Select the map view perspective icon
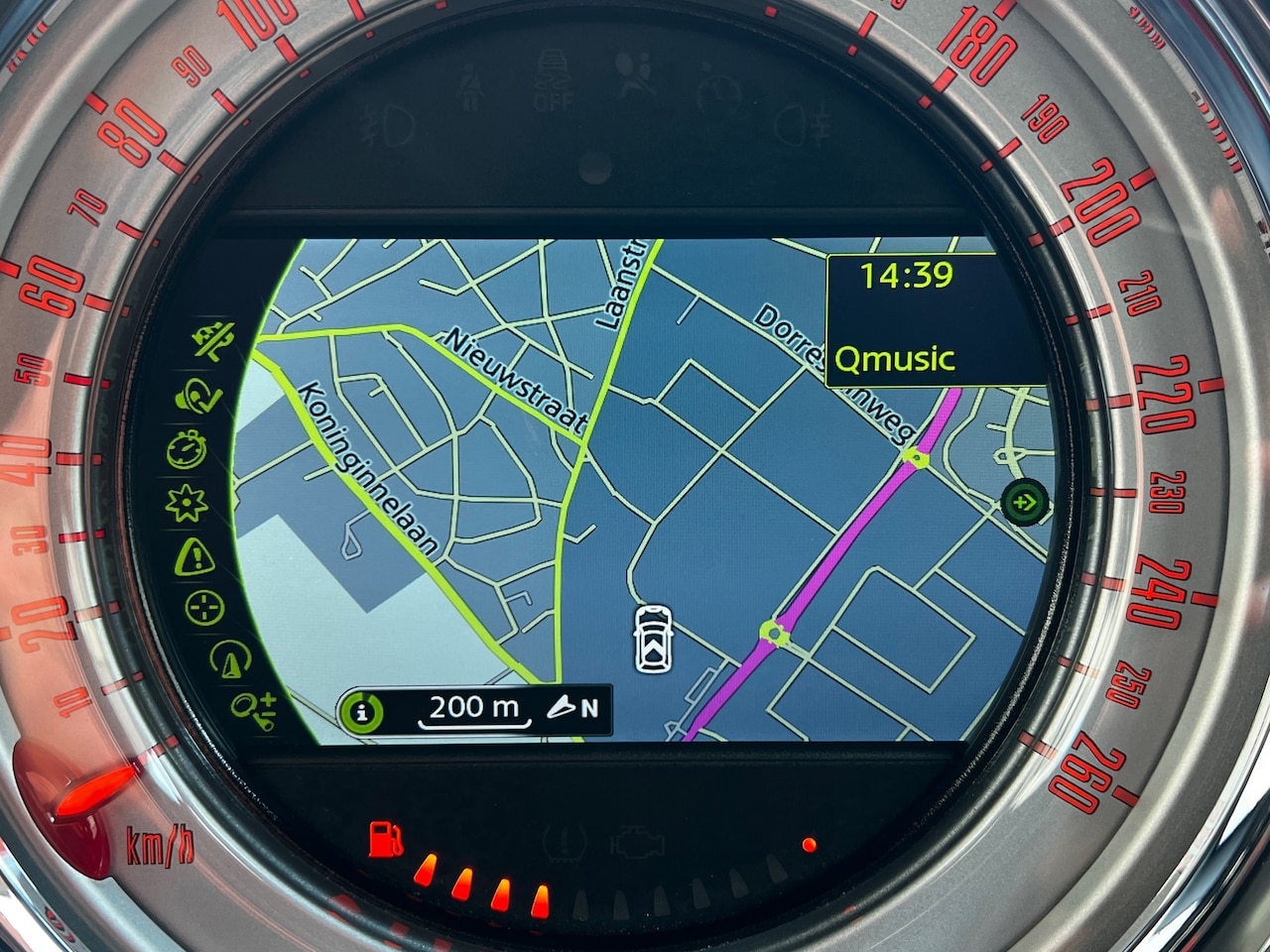This screenshot has width=1270, height=952. [230, 657]
